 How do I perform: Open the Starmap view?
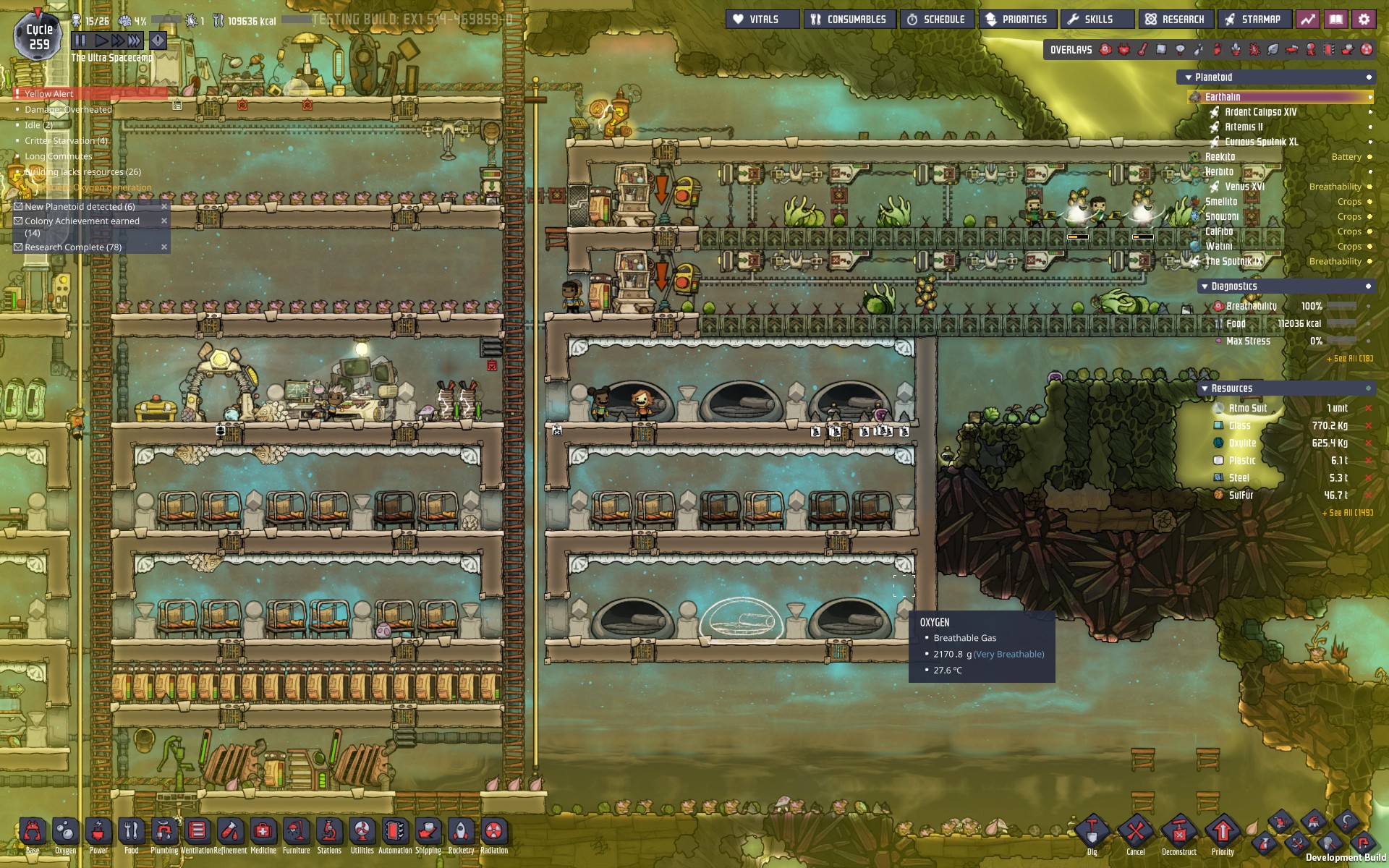1254,20
